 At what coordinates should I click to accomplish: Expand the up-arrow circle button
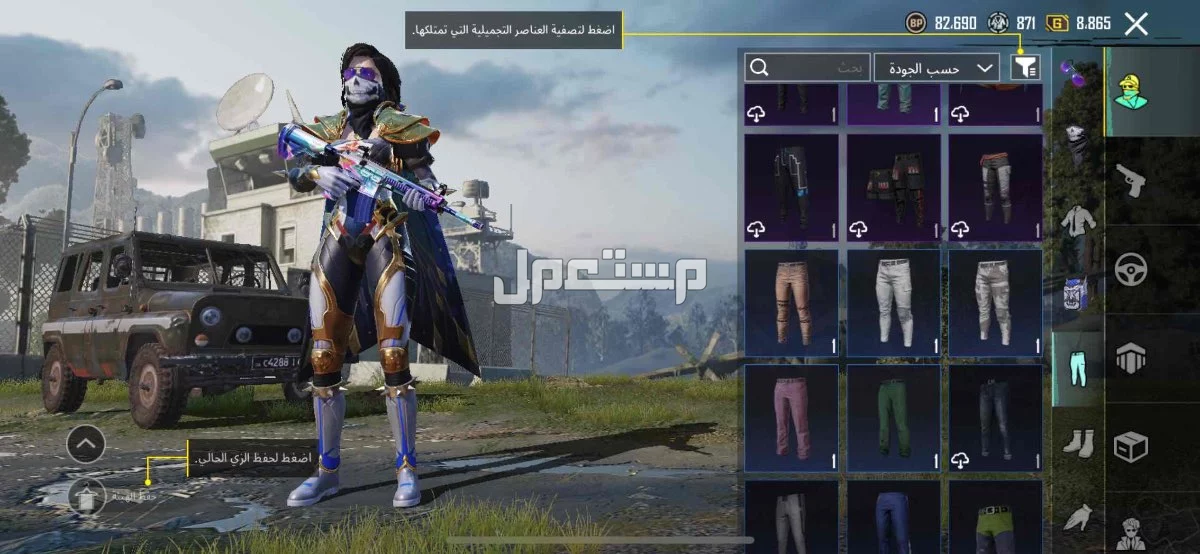pos(86,442)
